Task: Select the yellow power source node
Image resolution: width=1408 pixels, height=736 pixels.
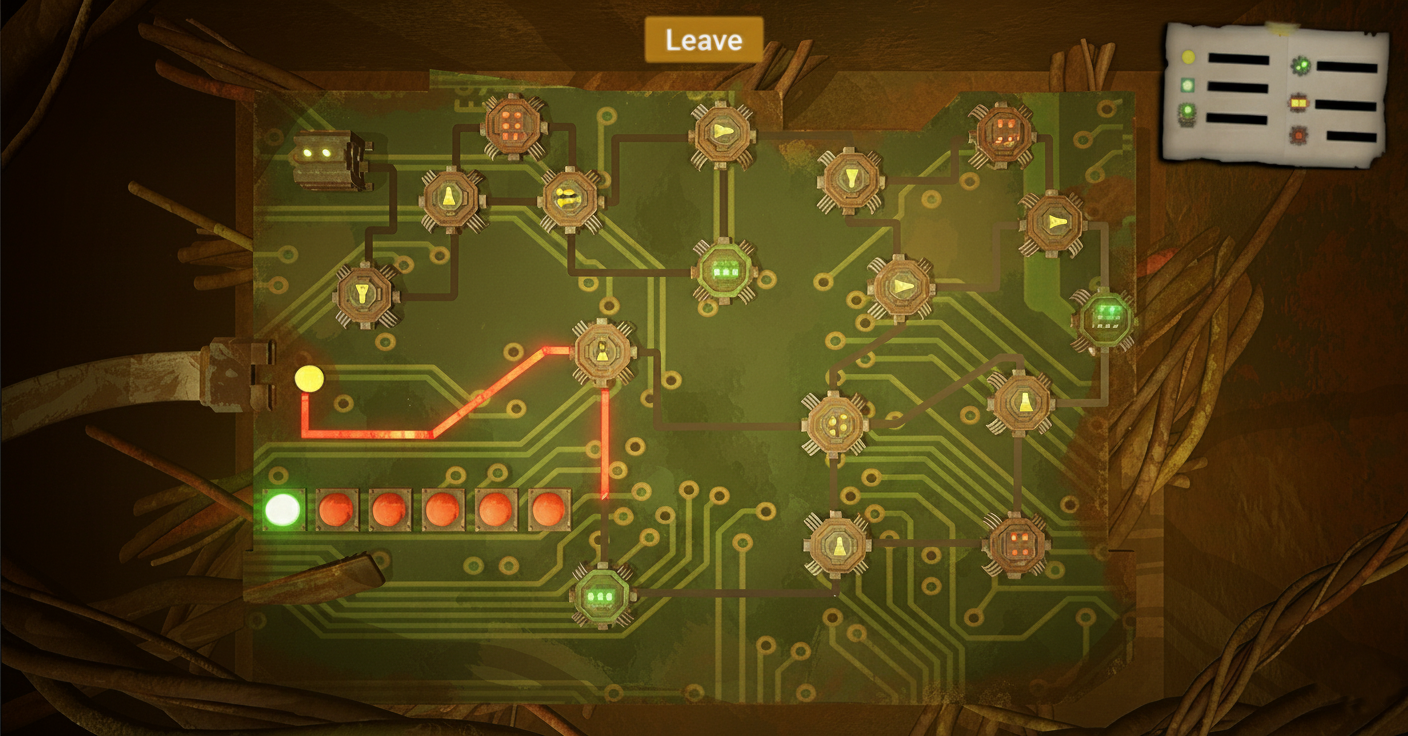Action: tap(309, 378)
